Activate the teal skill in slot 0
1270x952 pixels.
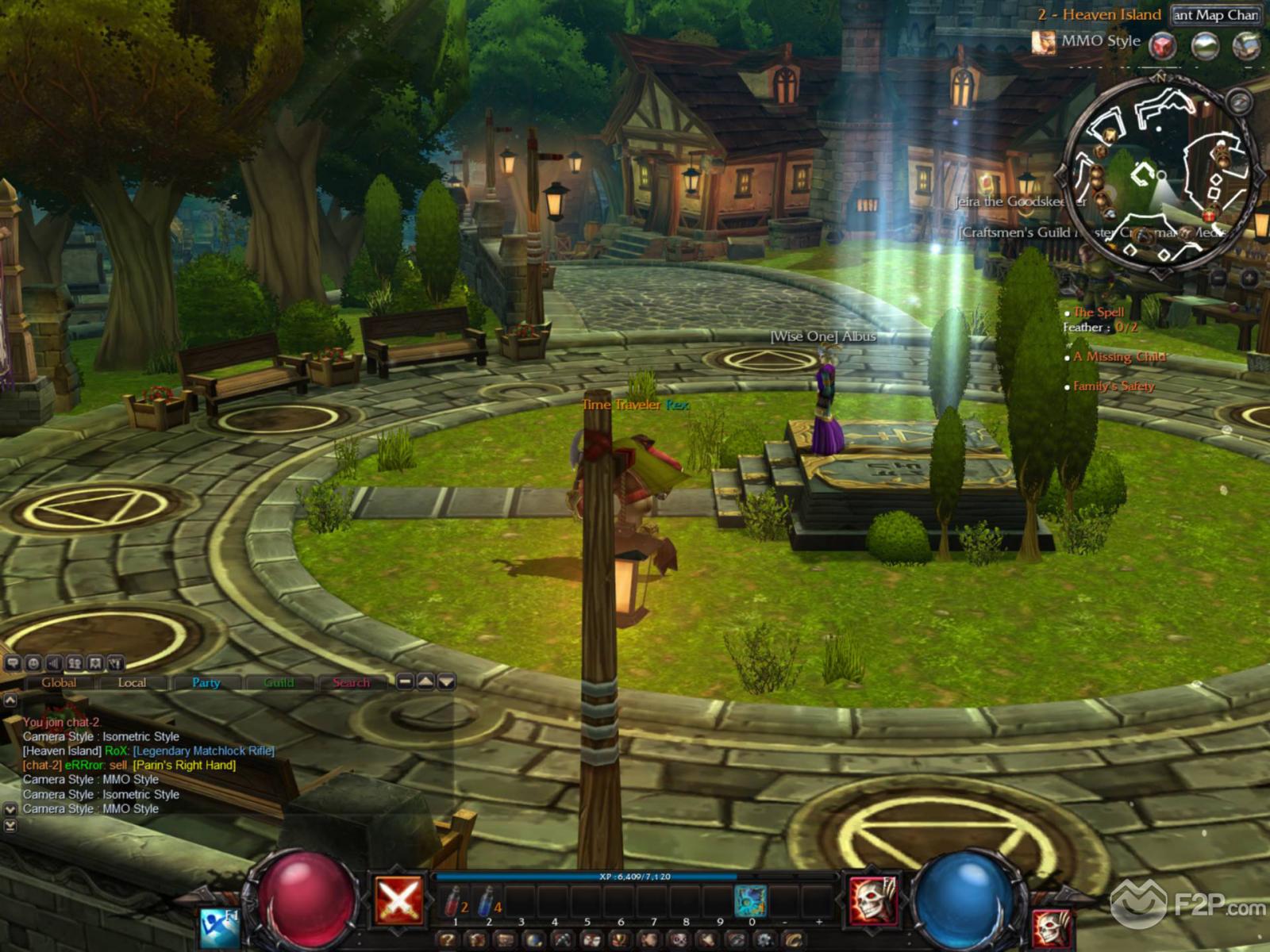[x=750, y=901]
